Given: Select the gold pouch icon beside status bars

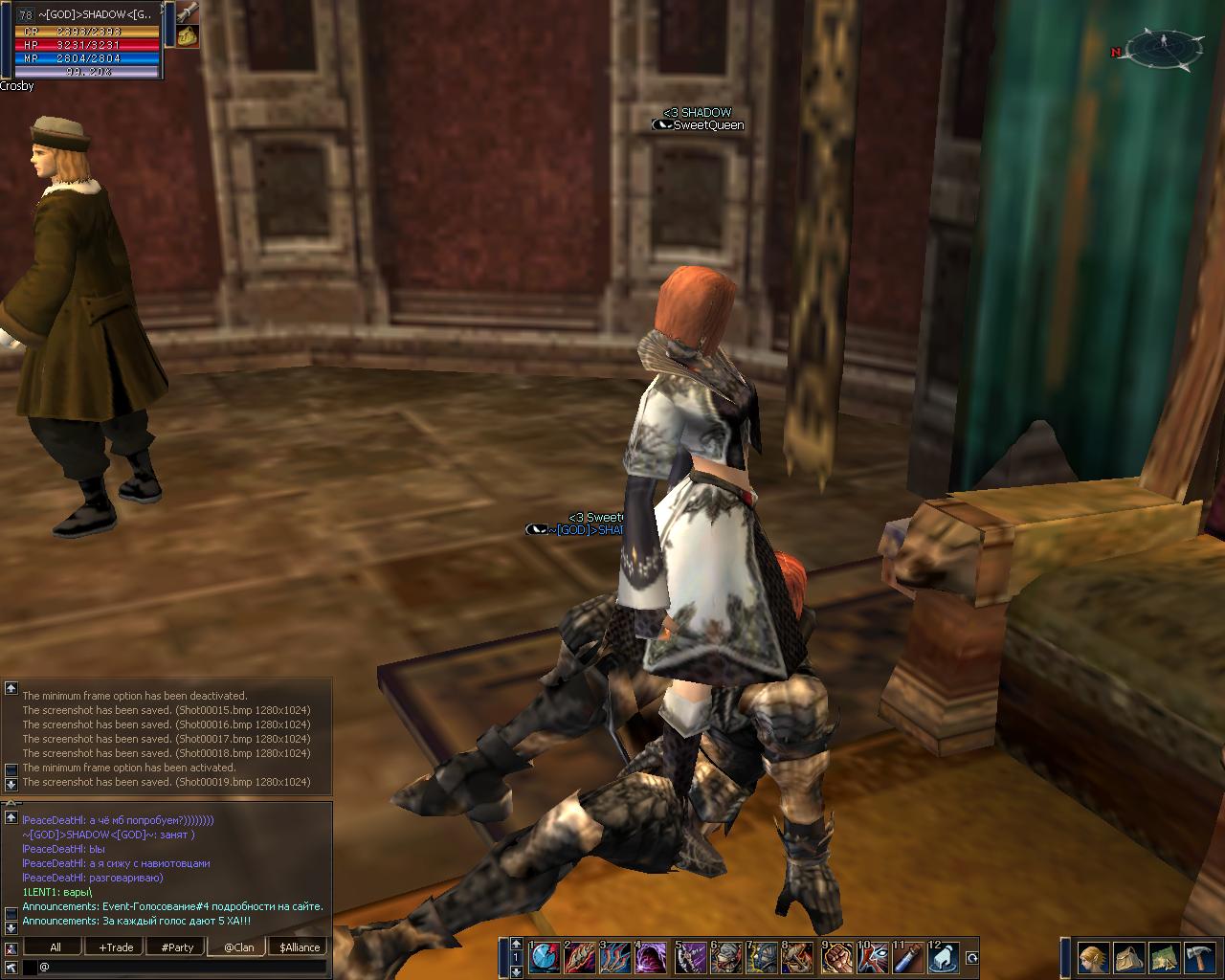Looking at the screenshot, I should [188, 36].
